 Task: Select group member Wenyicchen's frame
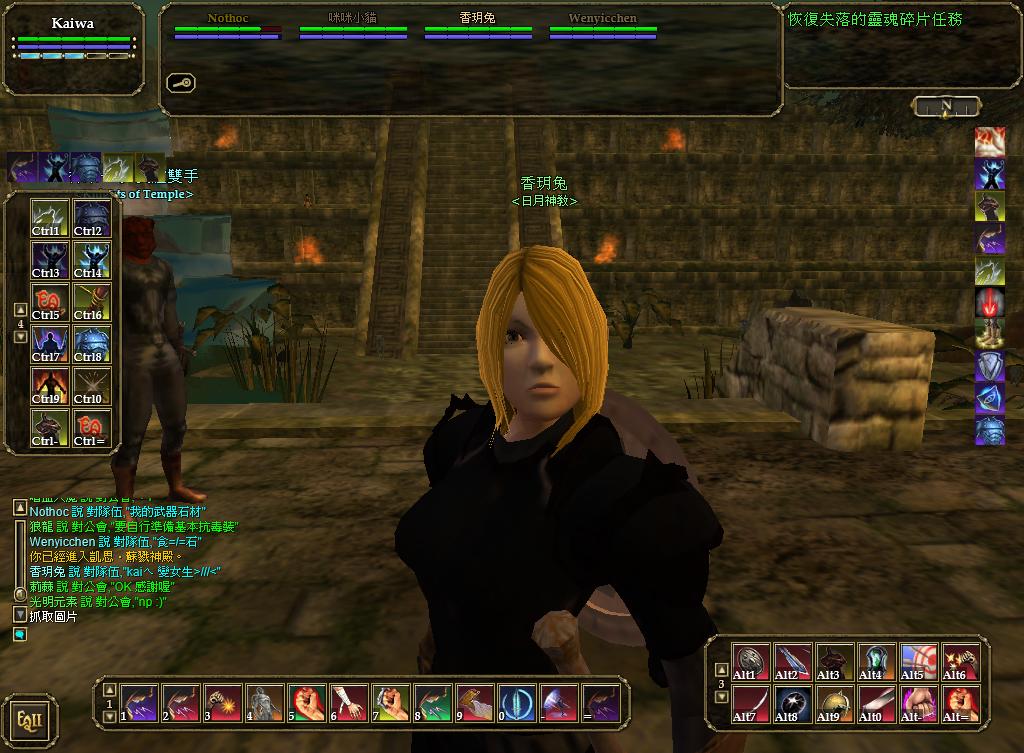tap(602, 27)
